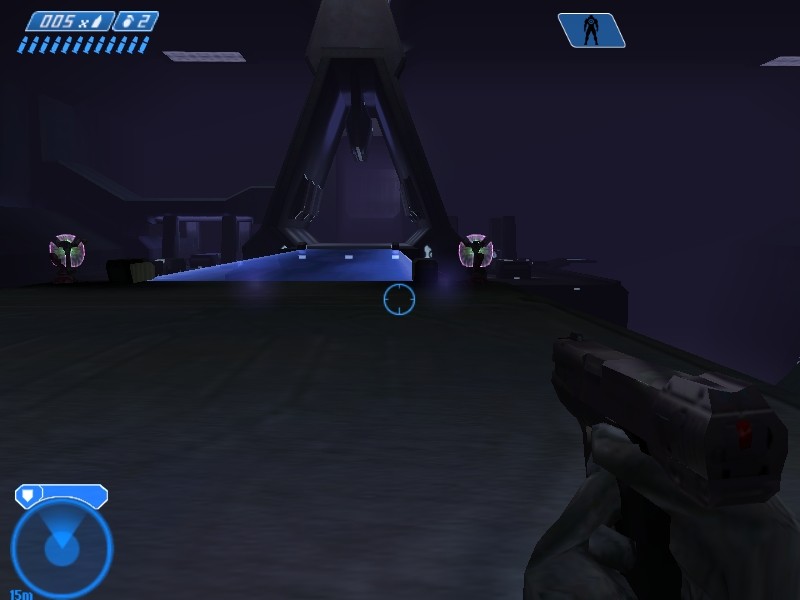Click the circular motion tracker radar

point(61,547)
